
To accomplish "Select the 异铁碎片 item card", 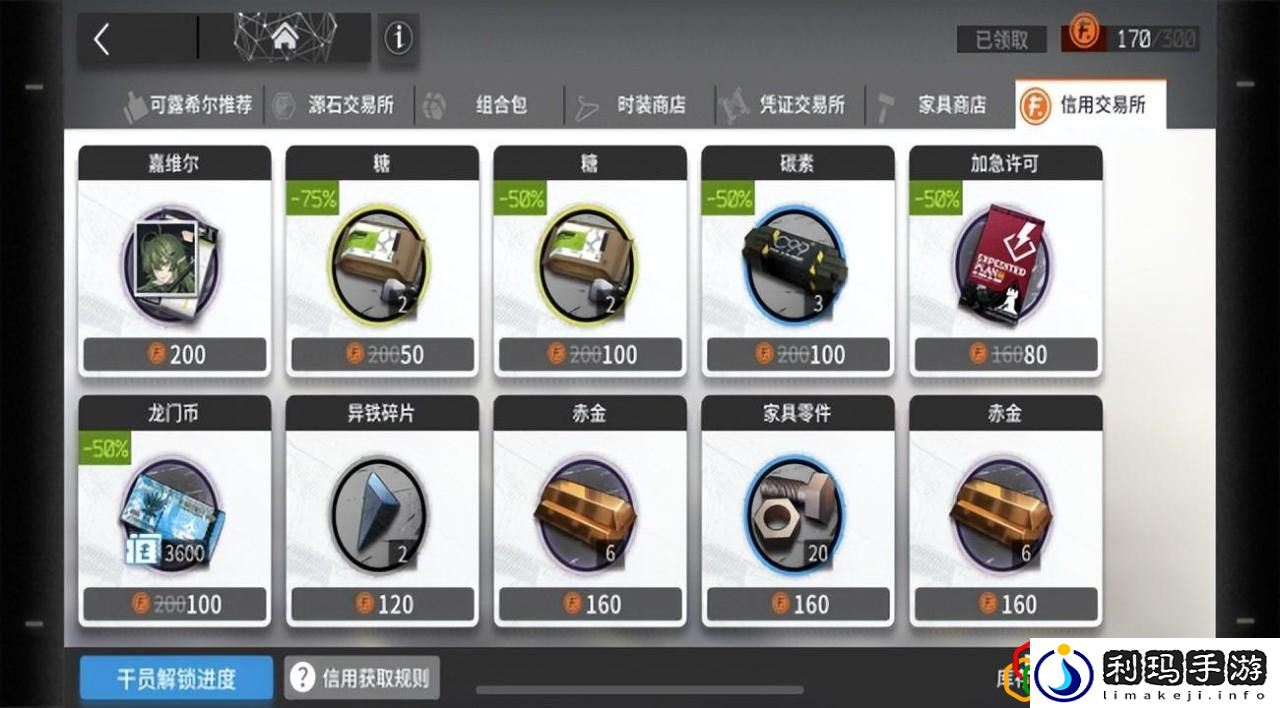I will [x=383, y=511].
